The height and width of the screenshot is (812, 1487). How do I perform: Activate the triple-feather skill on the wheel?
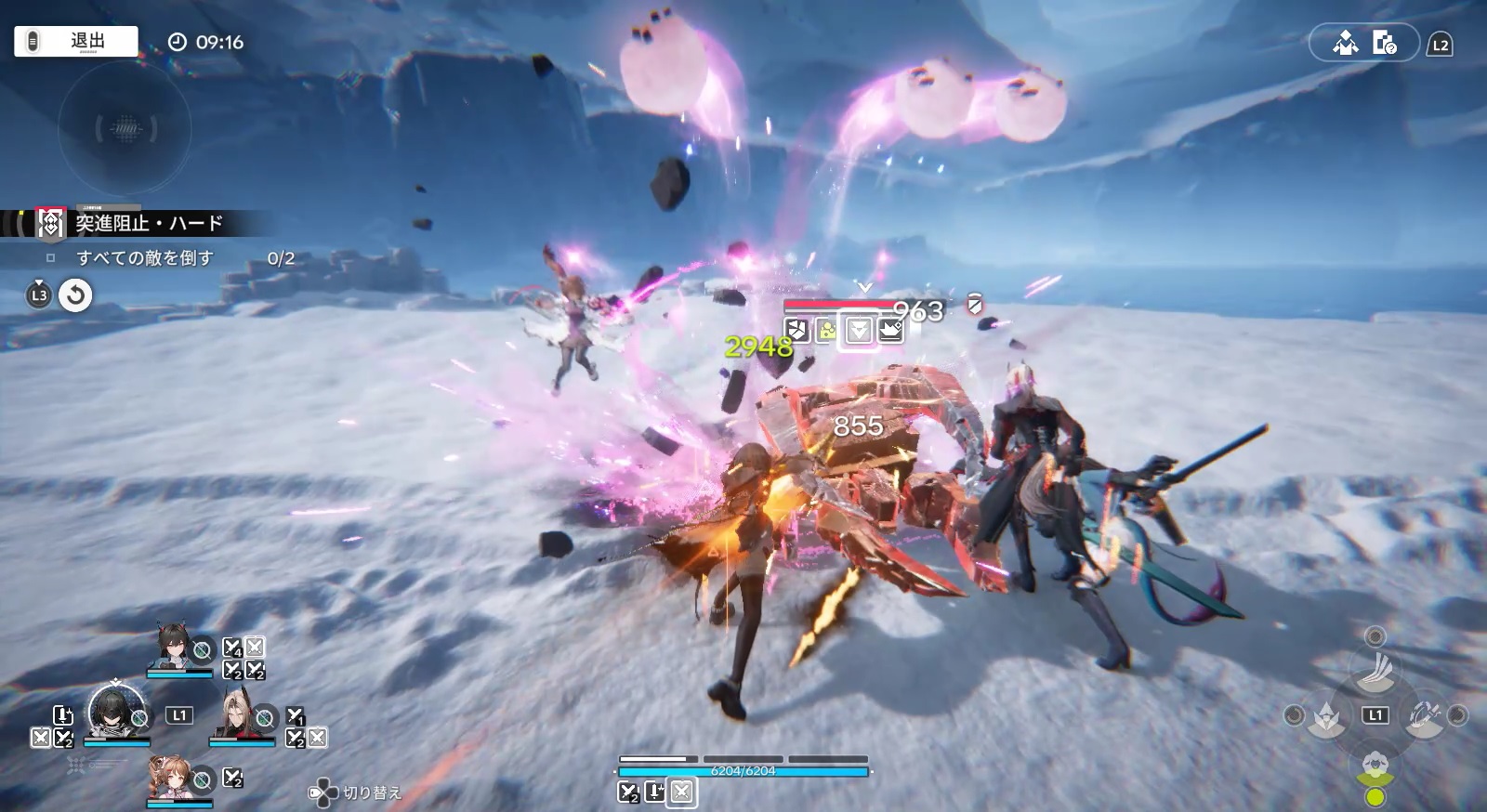click(x=1375, y=669)
